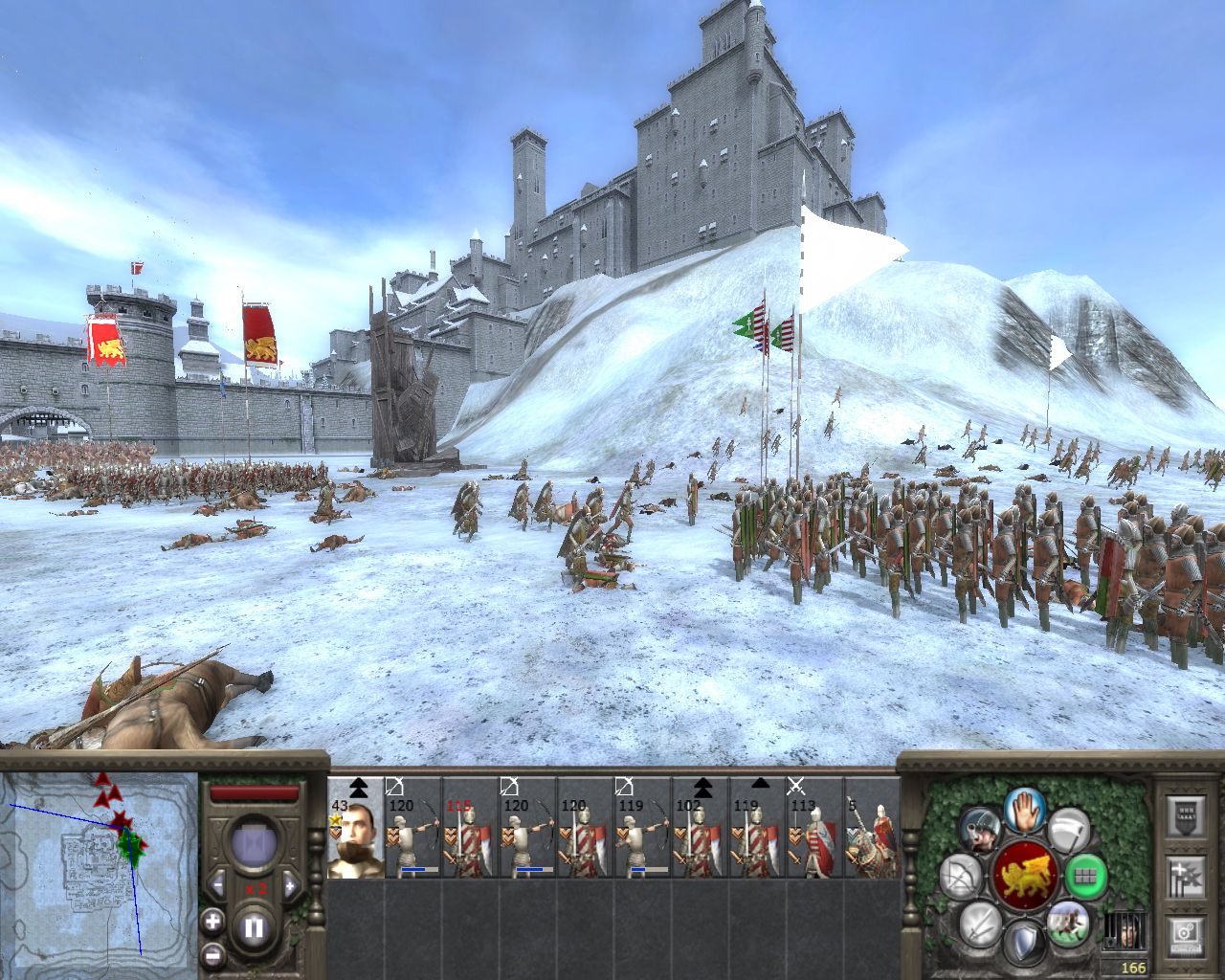
Task: Click the battlefield minimap
Action: pyautogui.click(x=99, y=864)
